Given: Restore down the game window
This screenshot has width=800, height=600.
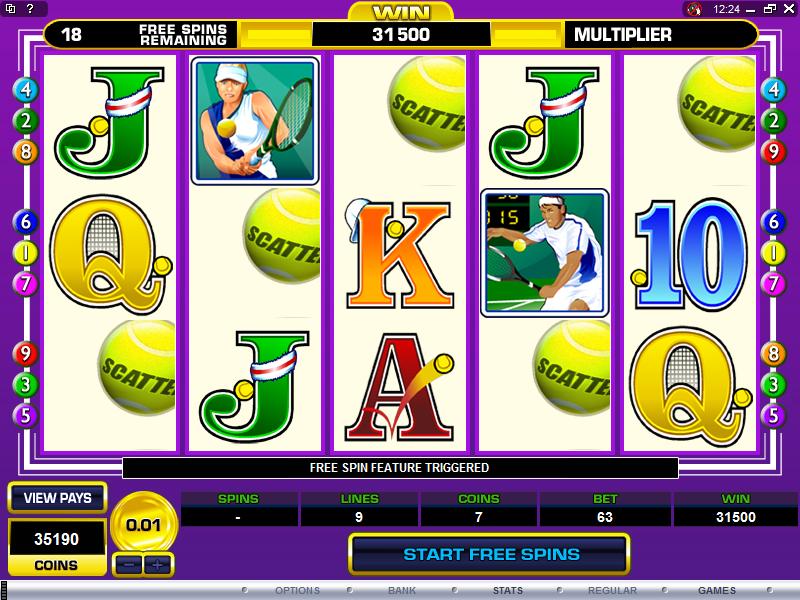Looking at the screenshot, I should [x=771, y=9].
